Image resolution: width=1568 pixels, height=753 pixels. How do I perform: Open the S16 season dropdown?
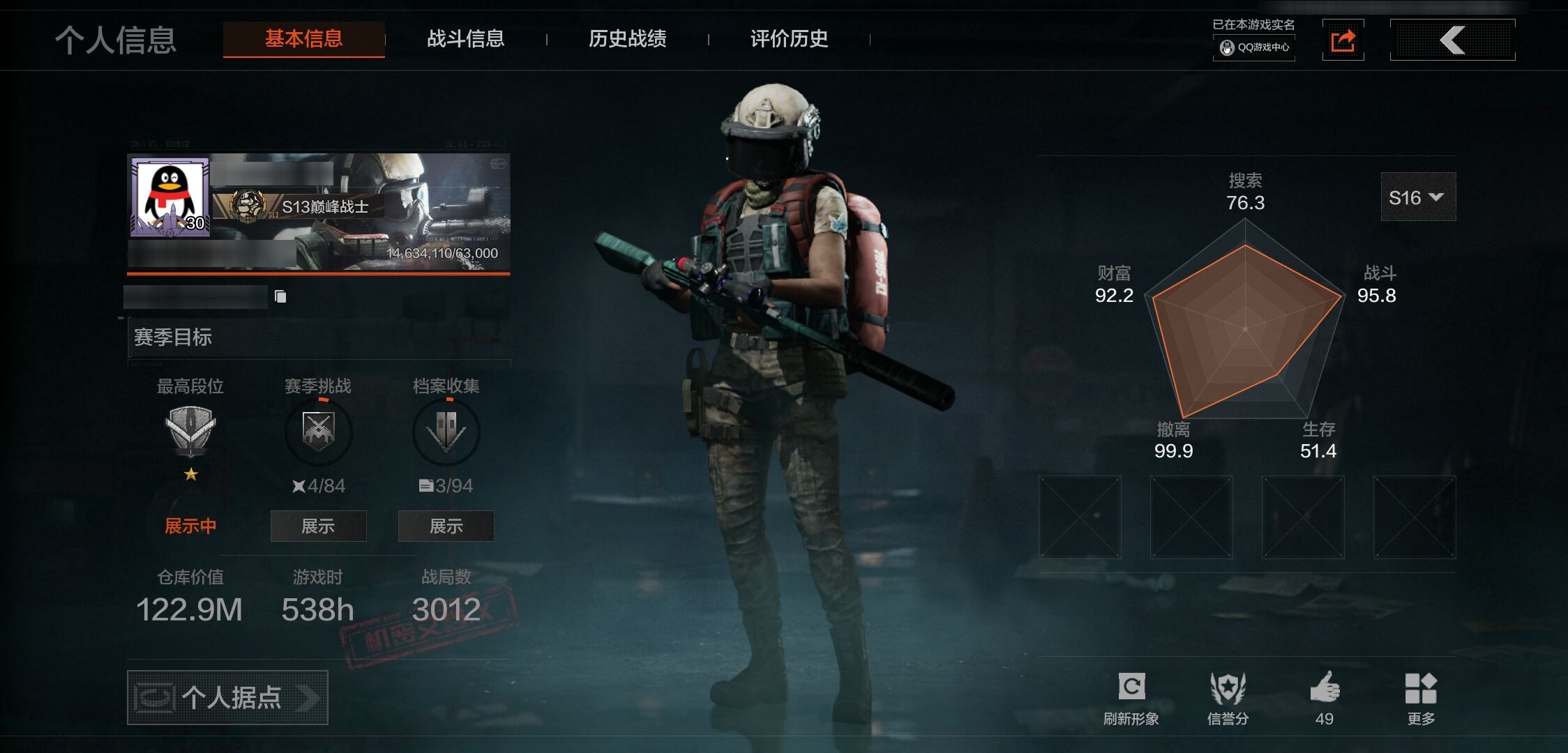[x=1417, y=198]
